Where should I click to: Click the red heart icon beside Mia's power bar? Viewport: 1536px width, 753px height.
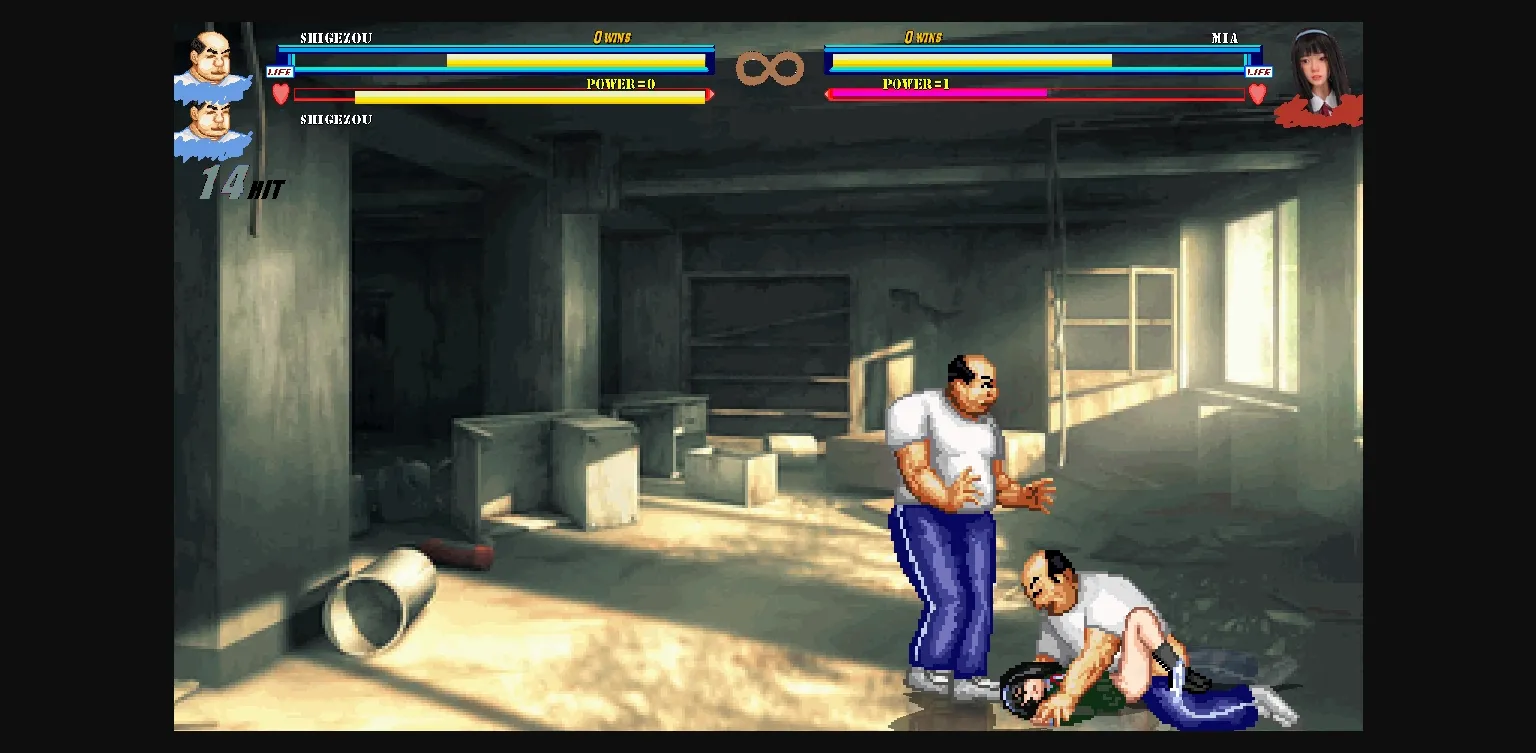click(x=1257, y=92)
